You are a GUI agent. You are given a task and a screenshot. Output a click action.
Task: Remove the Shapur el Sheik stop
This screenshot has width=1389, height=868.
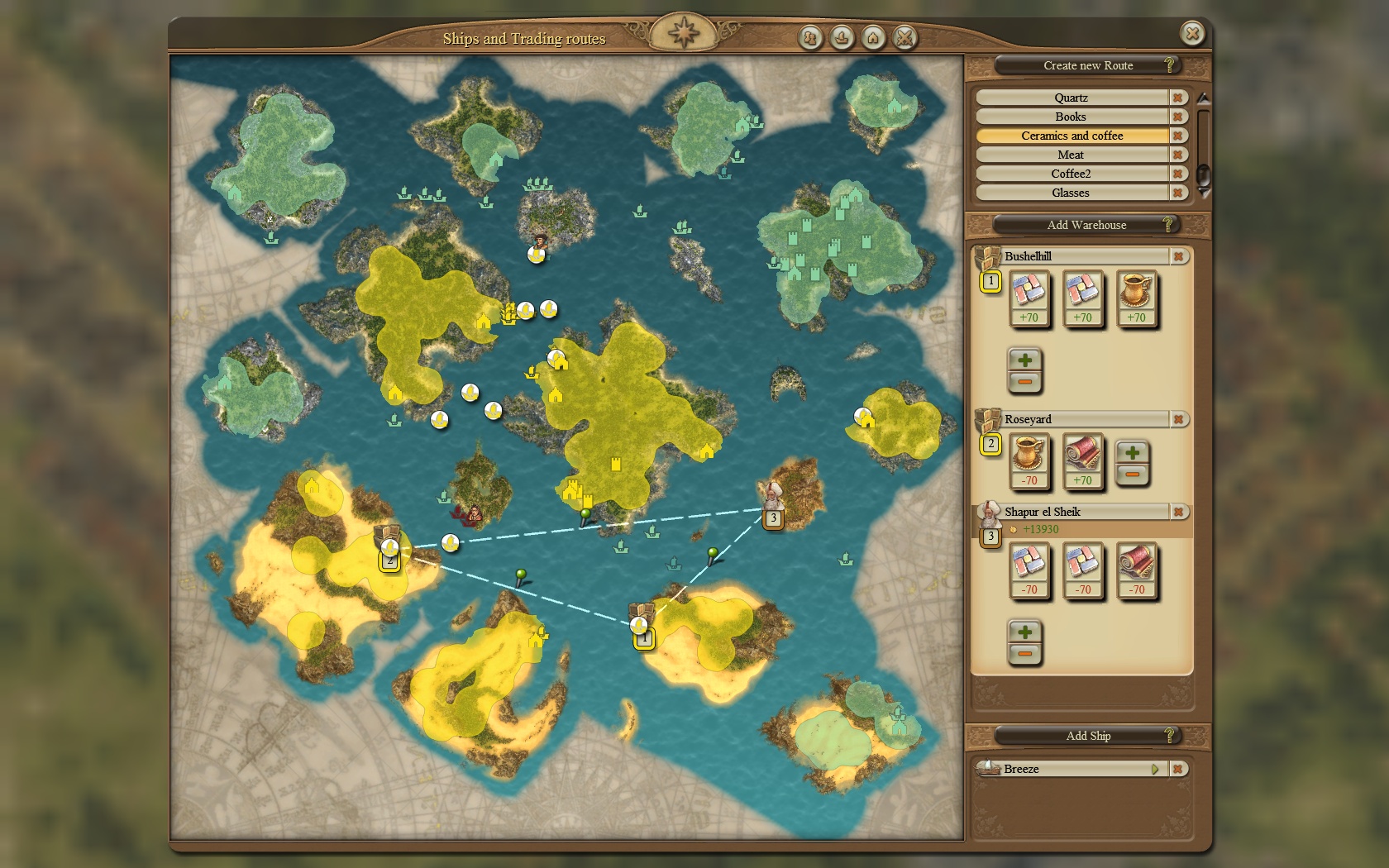coord(1178,513)
